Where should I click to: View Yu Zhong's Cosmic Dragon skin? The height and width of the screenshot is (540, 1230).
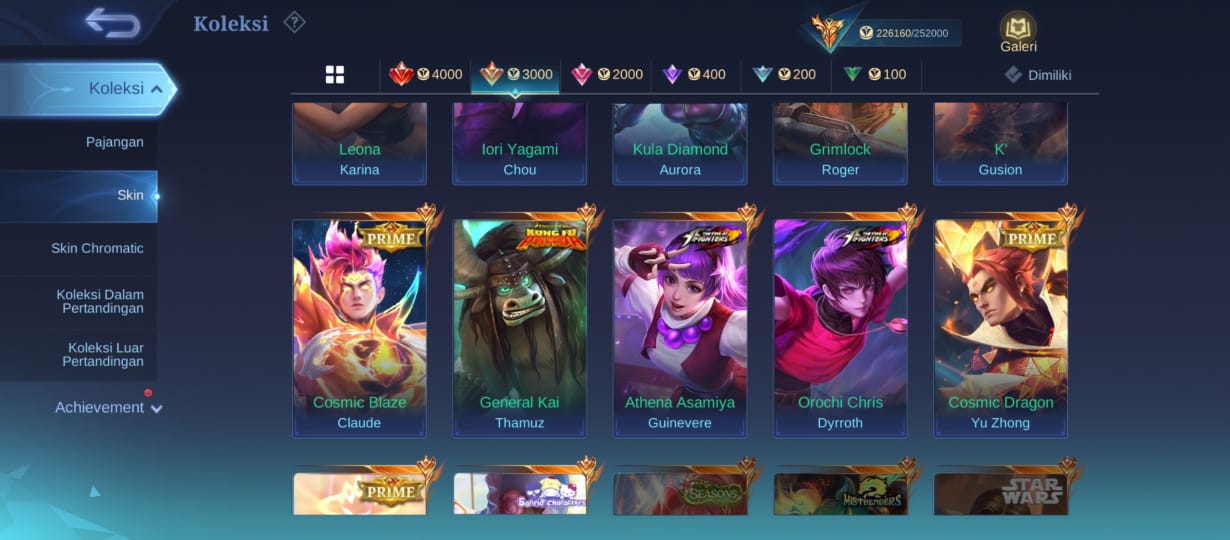point(1000,328)
